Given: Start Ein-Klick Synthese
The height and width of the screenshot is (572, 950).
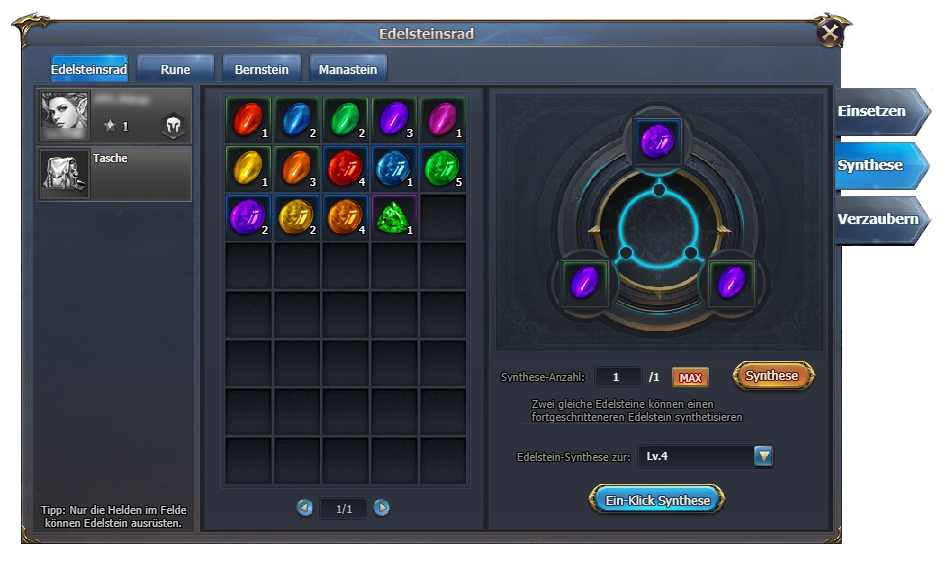Looking at the screenshot, I should click(657, 500).
